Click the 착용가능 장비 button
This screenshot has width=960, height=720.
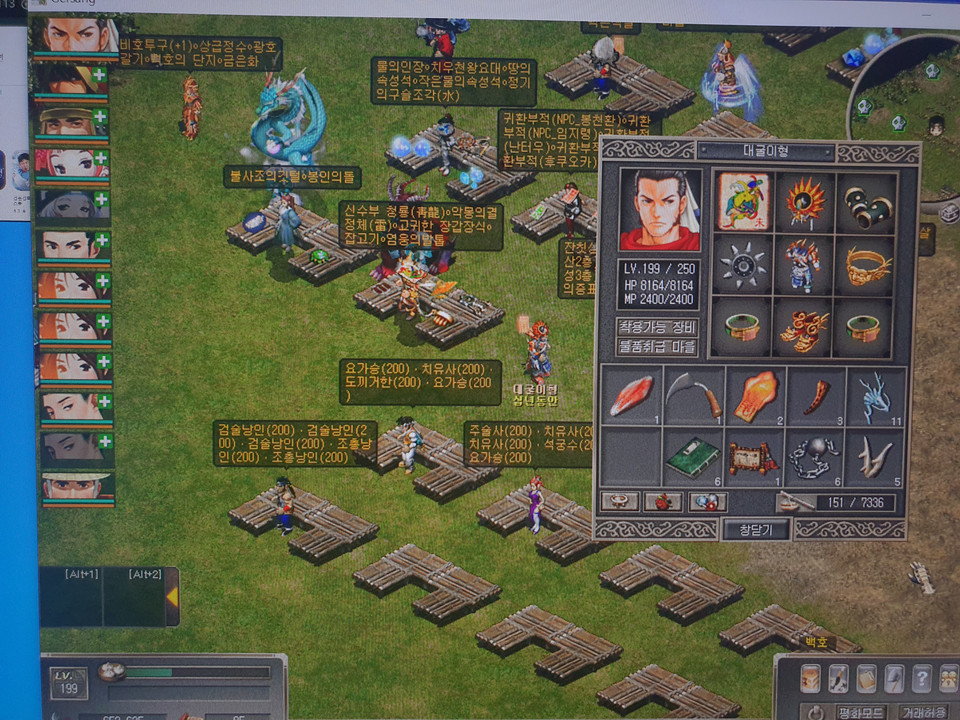[x=657, y=327]
